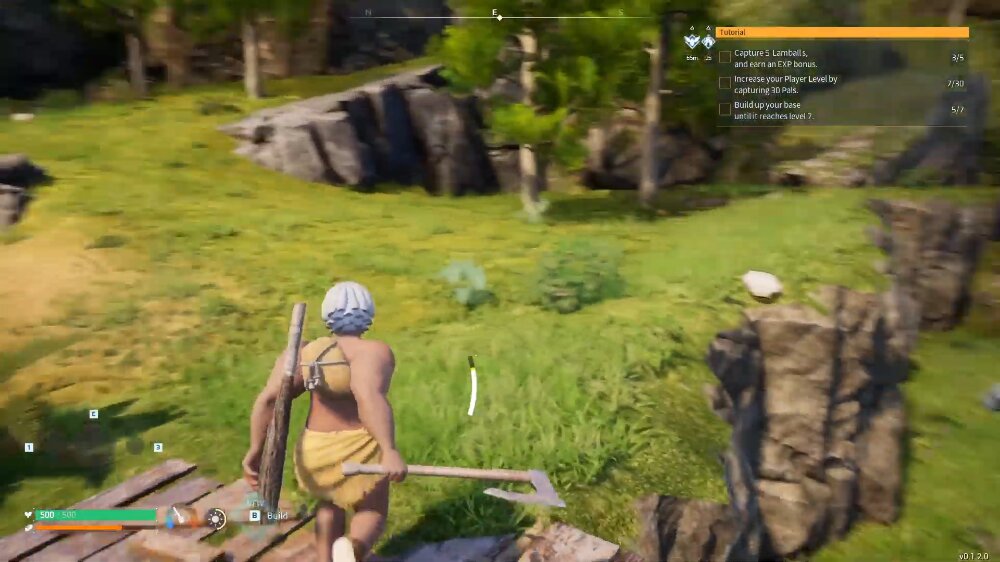This screenshot has height=562, width=1000.
Task: Tick the Capture 5 Lamballs objective checkbox
Action: pyautogui.click(x=725, y=57)
